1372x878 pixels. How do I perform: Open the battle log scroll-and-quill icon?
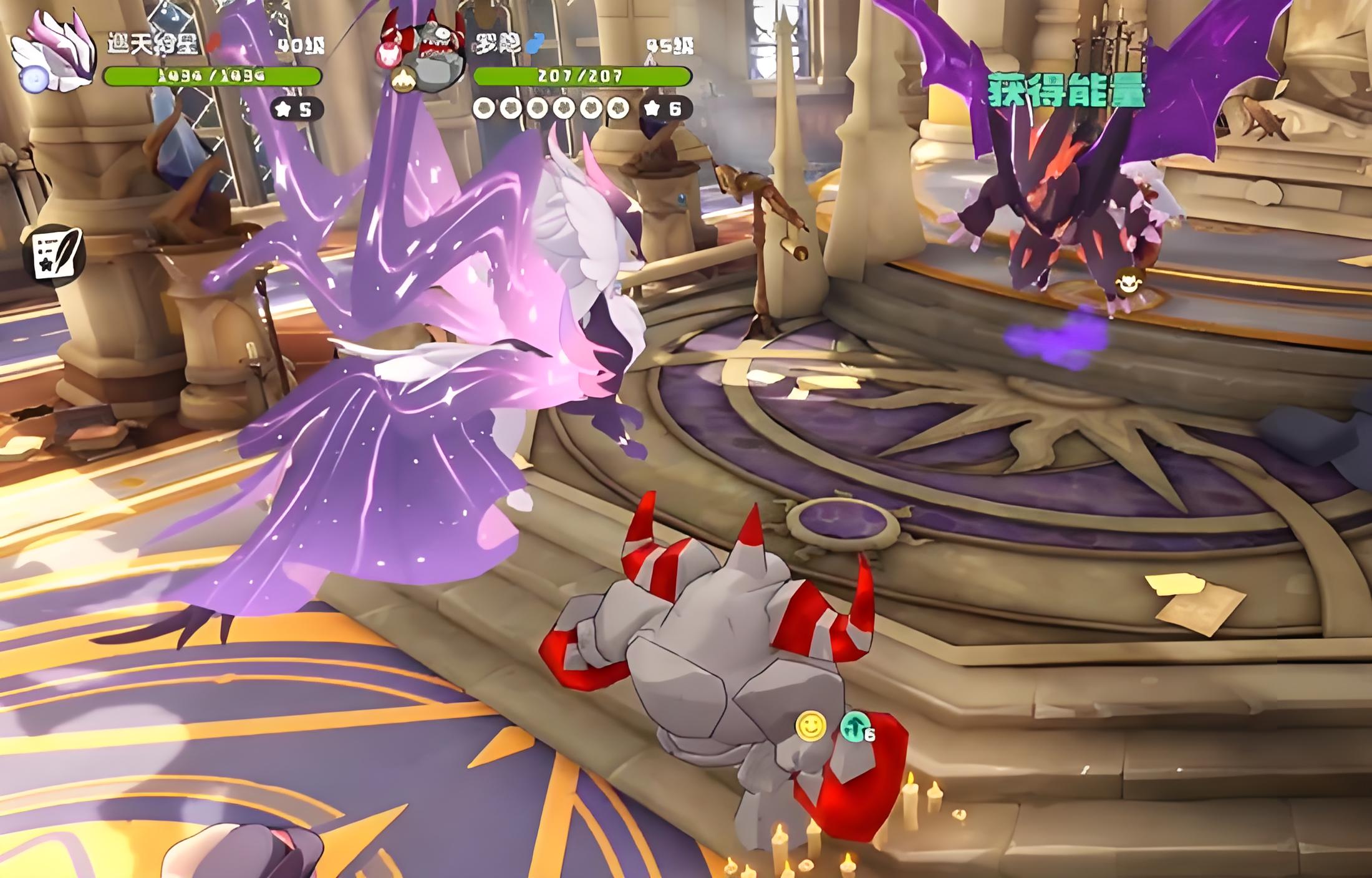click(x=57, y=254)
